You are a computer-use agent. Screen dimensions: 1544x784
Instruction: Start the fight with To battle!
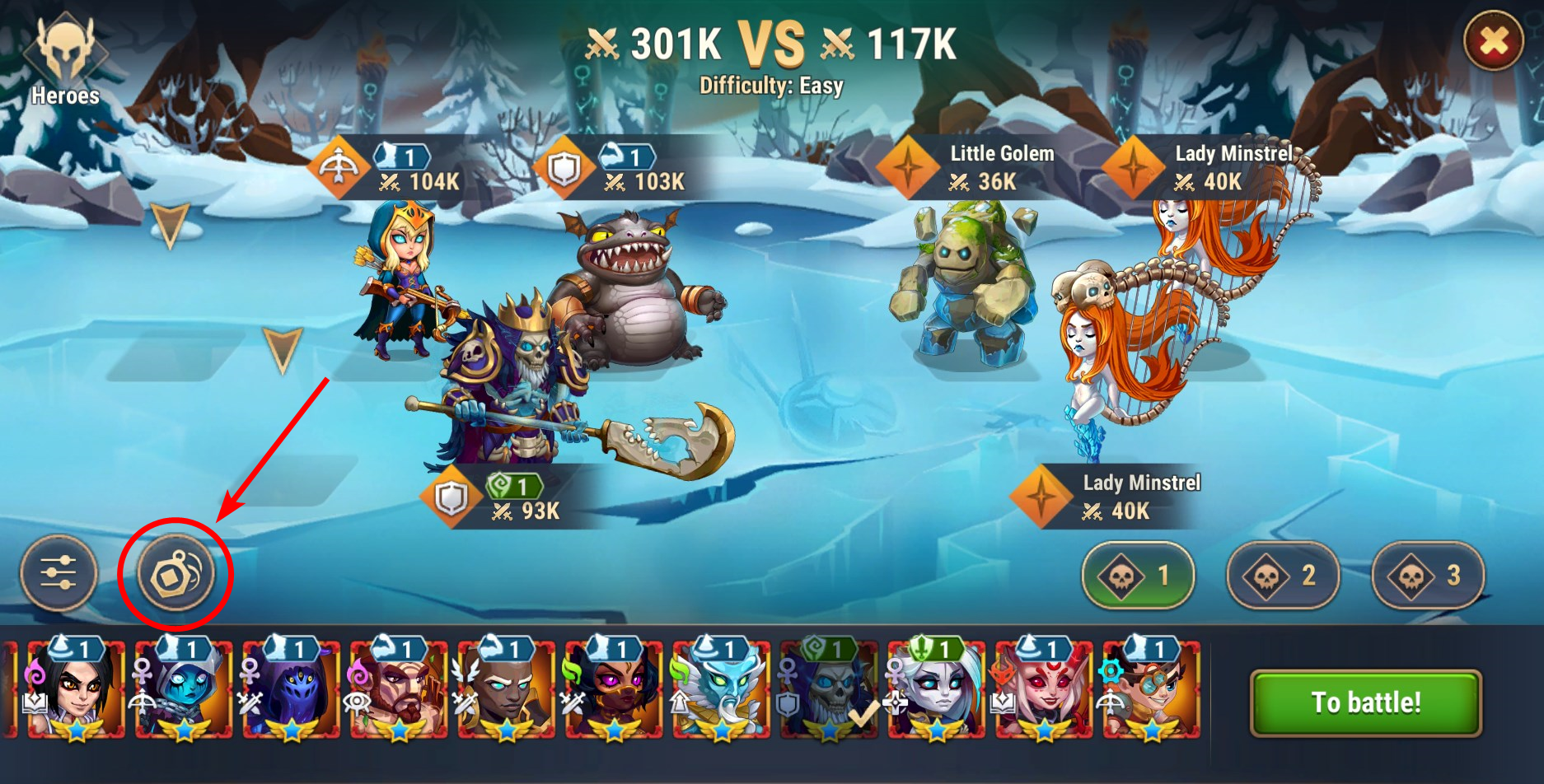coord(1365,702)
